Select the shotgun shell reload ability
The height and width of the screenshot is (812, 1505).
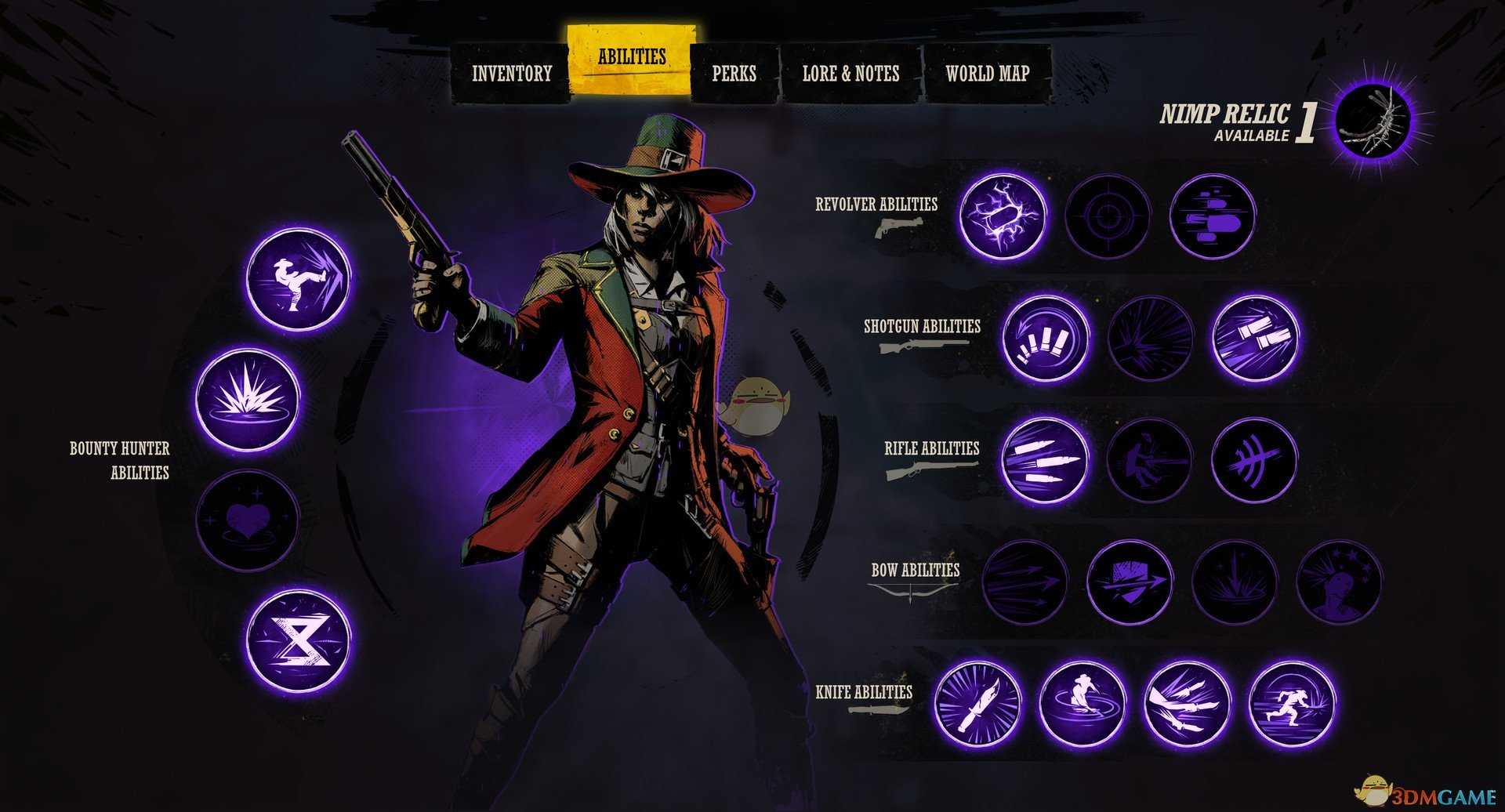click(x=1045, y=338)
